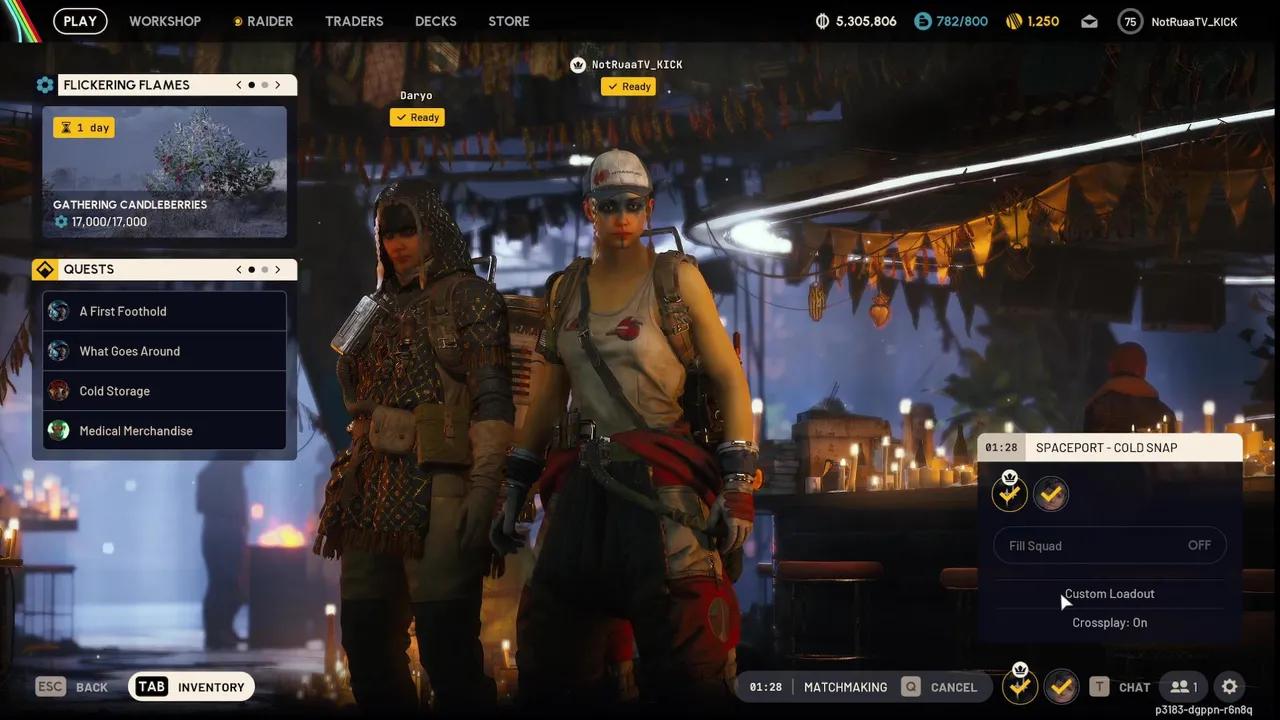
Task: Click the gear icon beside Flickering Flames
Action: click(45, 84)
